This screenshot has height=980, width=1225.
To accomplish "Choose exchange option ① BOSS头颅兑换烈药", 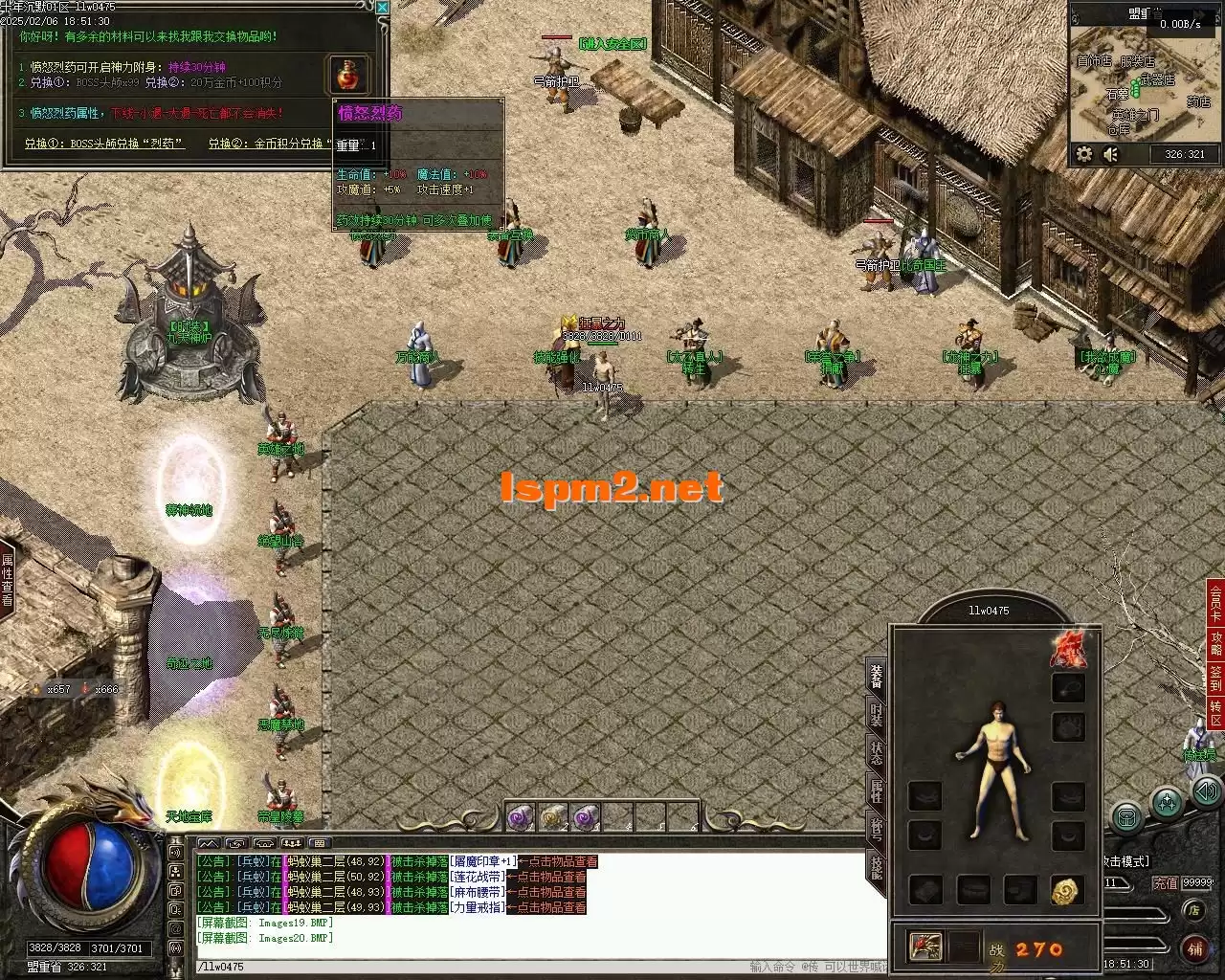I will pos(105,145).
